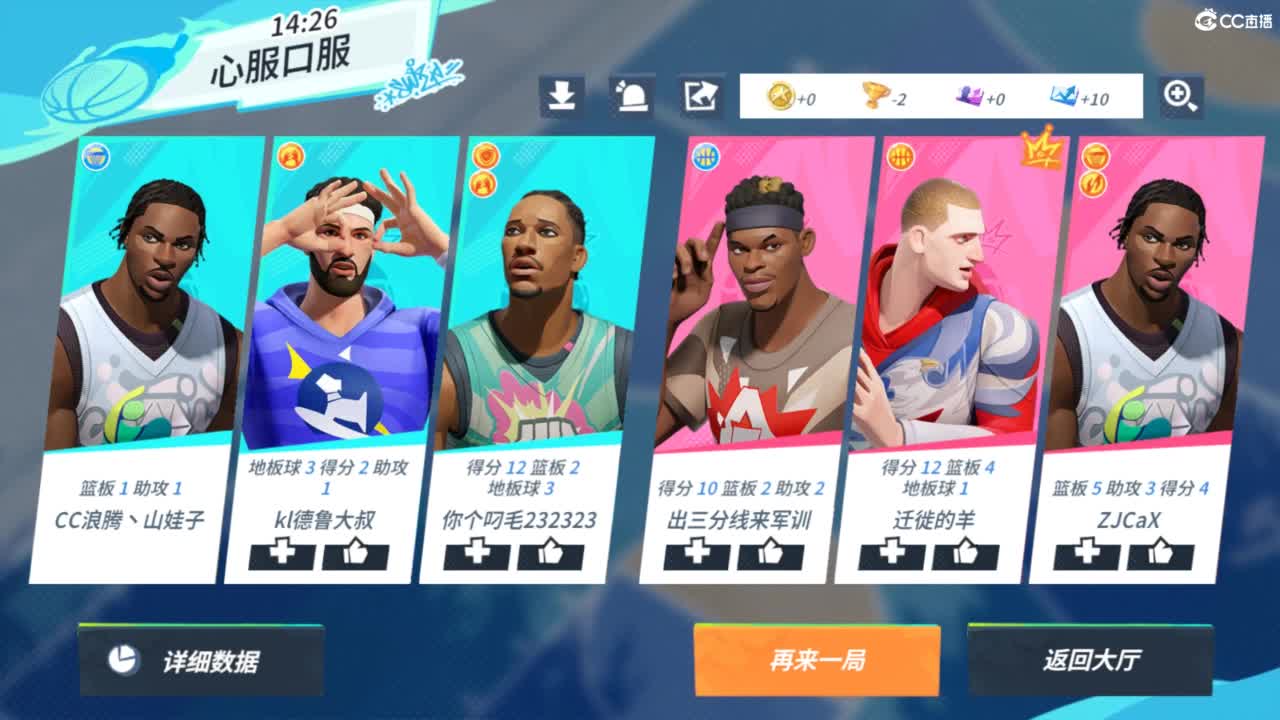Screen dimensions: 1280x720
Task: Like kl德鲁大叔's performance
Action: [x=355, y=557]
